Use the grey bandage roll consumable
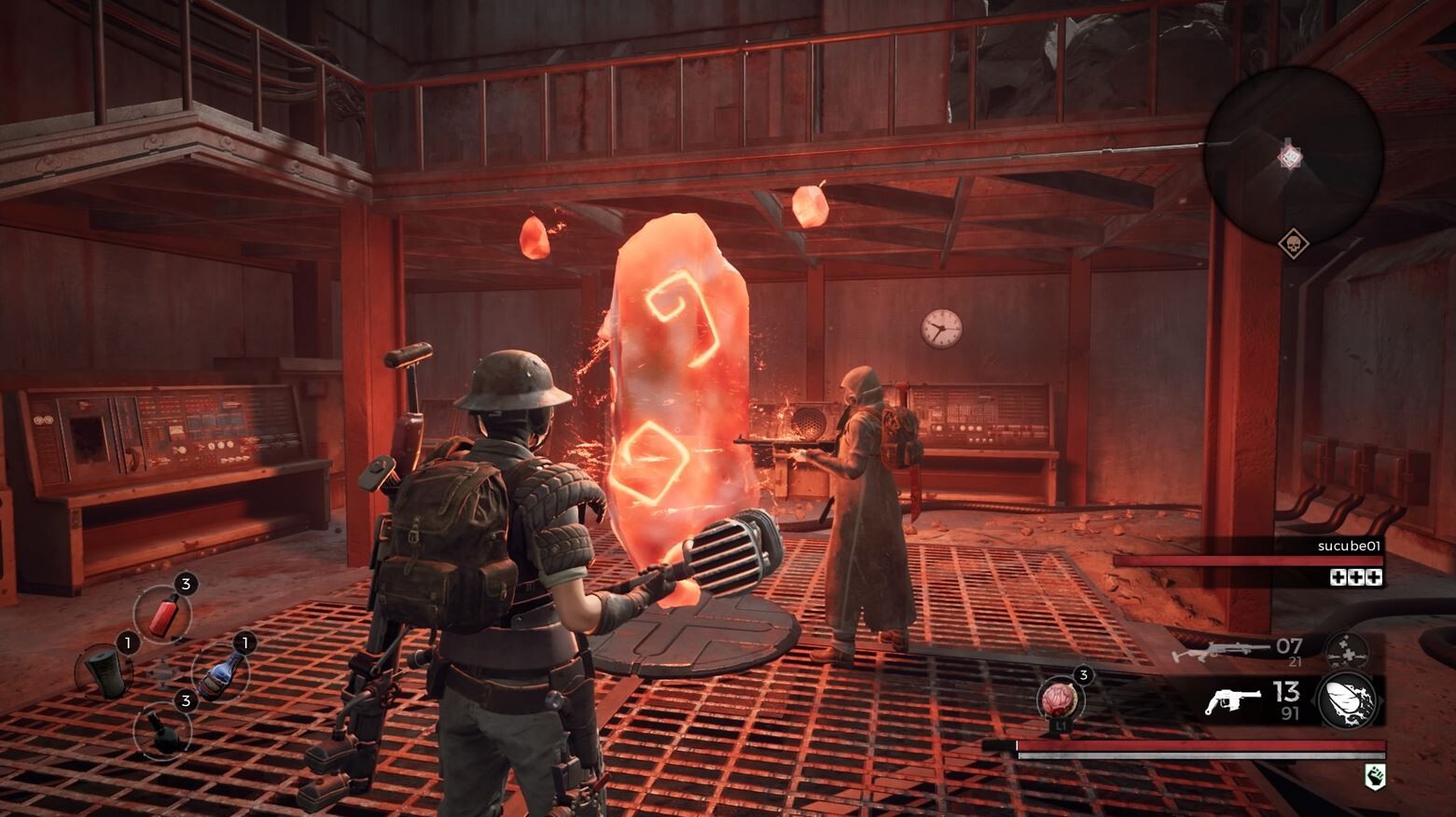This screenshot has height=817, width=1456. (104, 671)
